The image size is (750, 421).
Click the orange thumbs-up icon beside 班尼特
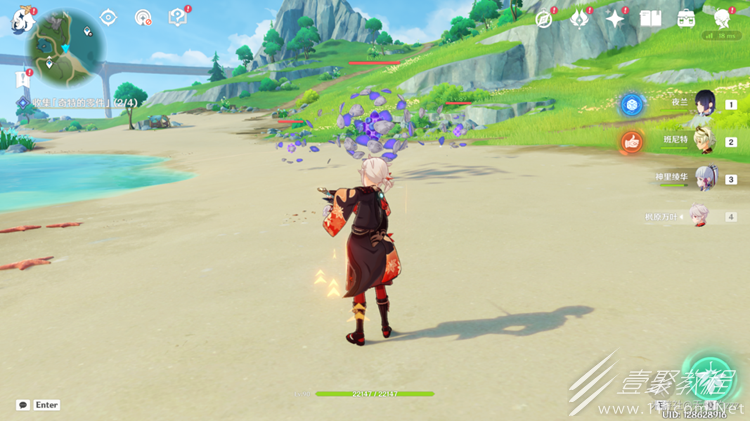point(631,142)
